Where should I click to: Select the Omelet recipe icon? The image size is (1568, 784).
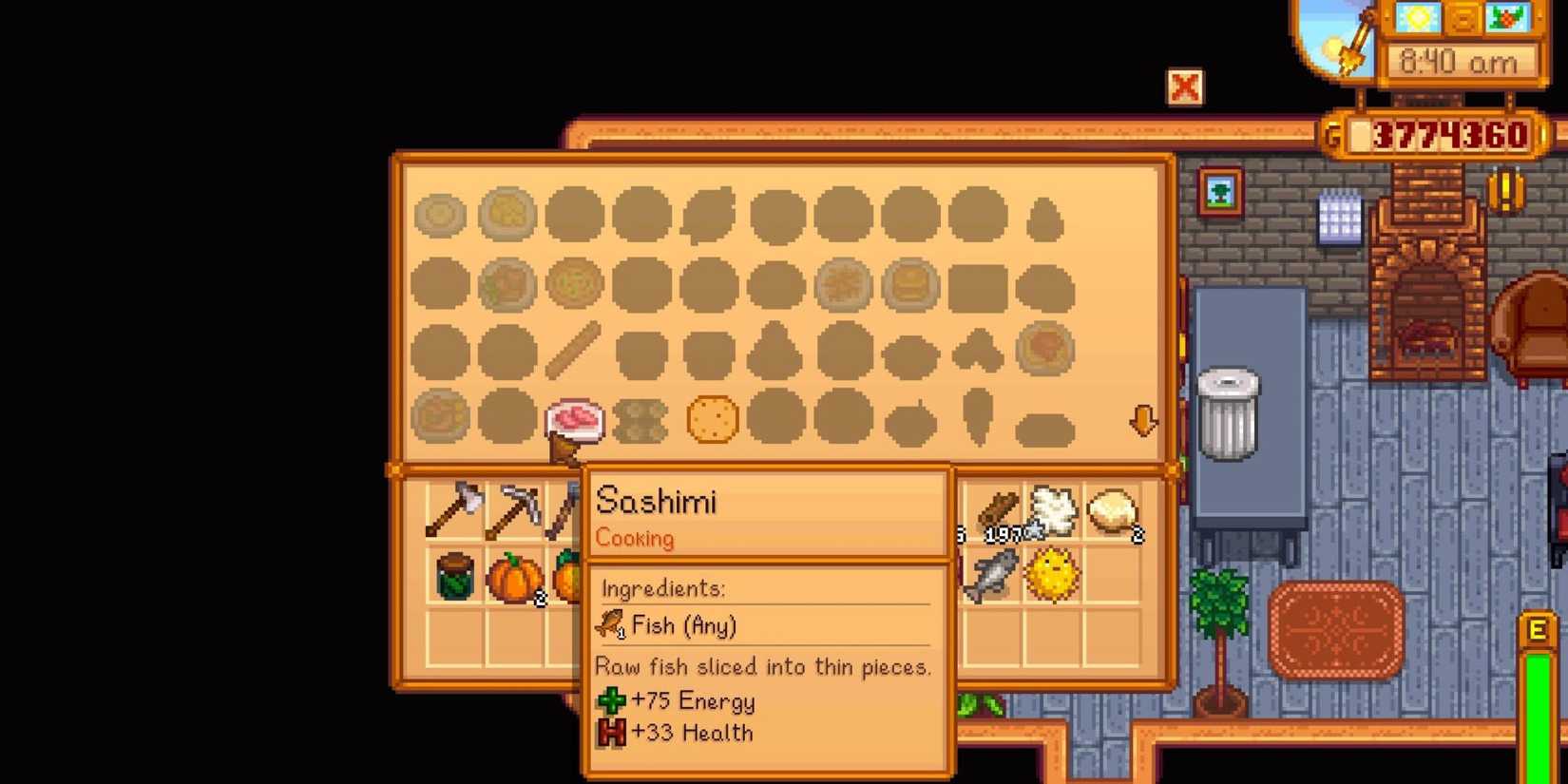pos(507,214)
